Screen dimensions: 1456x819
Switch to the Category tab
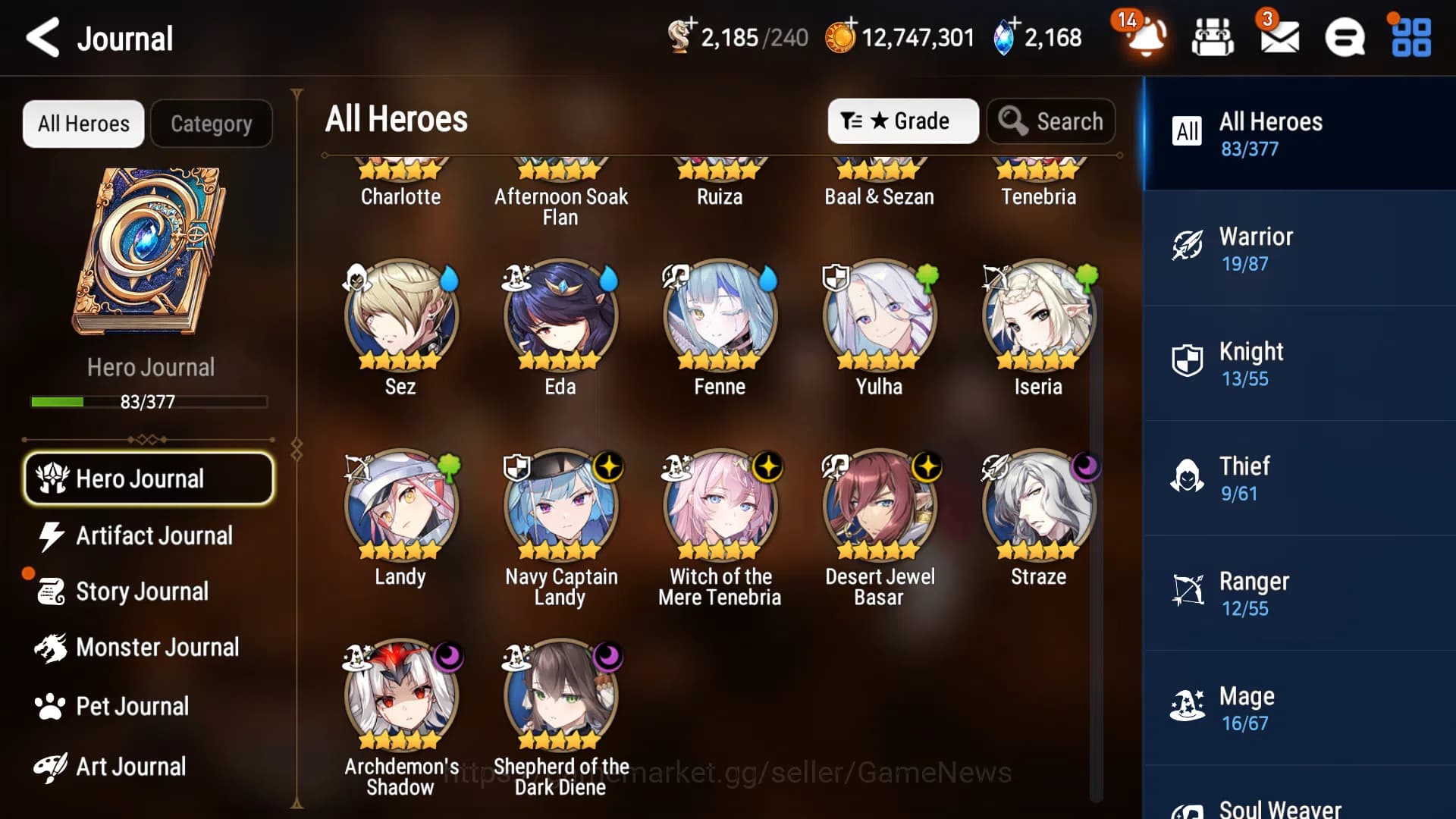pyautogui.click(x=212, y=123)
